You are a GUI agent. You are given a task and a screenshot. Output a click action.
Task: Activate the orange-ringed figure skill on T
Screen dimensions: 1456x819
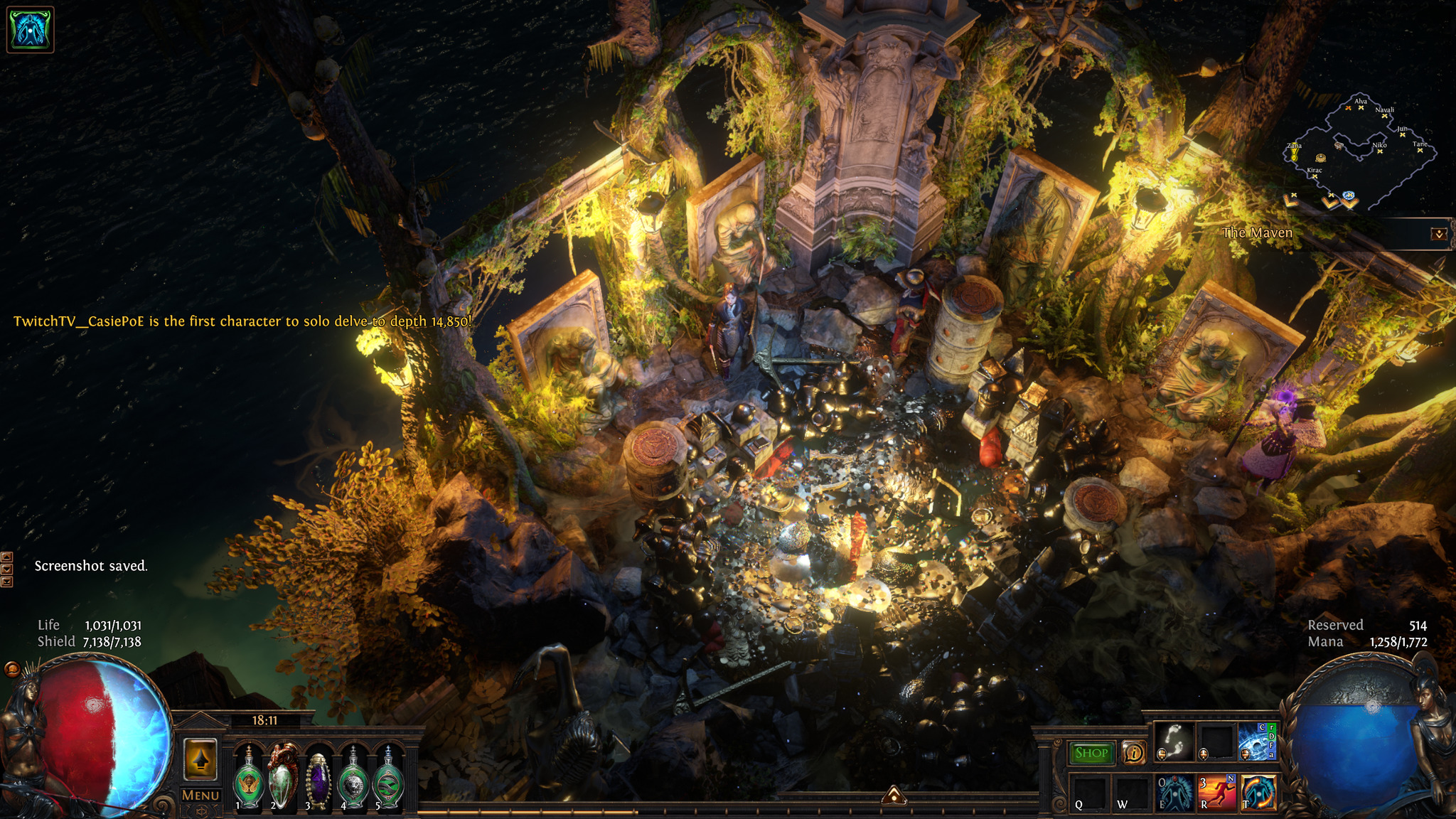click(1258, 792)
